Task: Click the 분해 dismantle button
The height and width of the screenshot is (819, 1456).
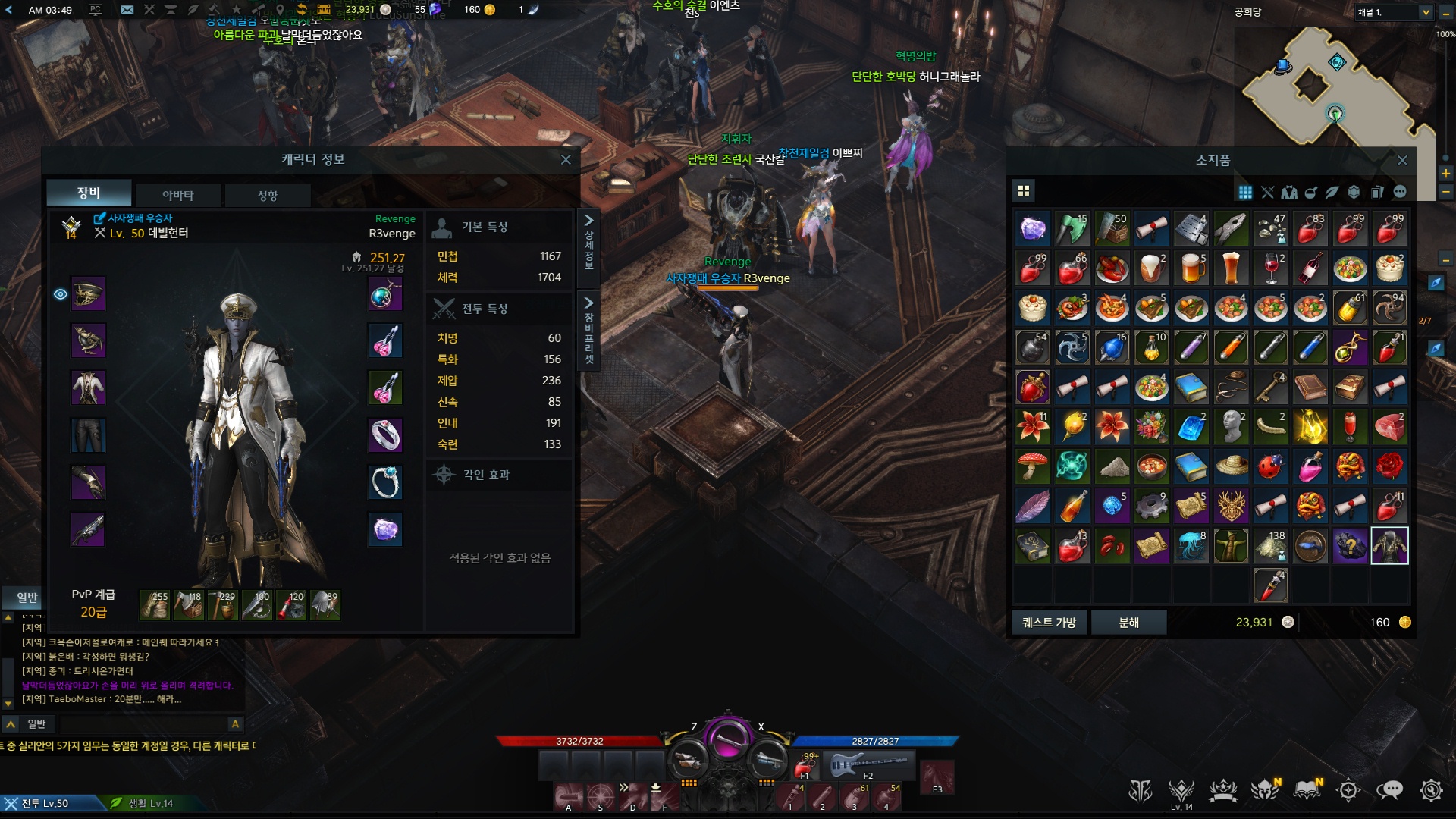Action: pos(1128,622)
